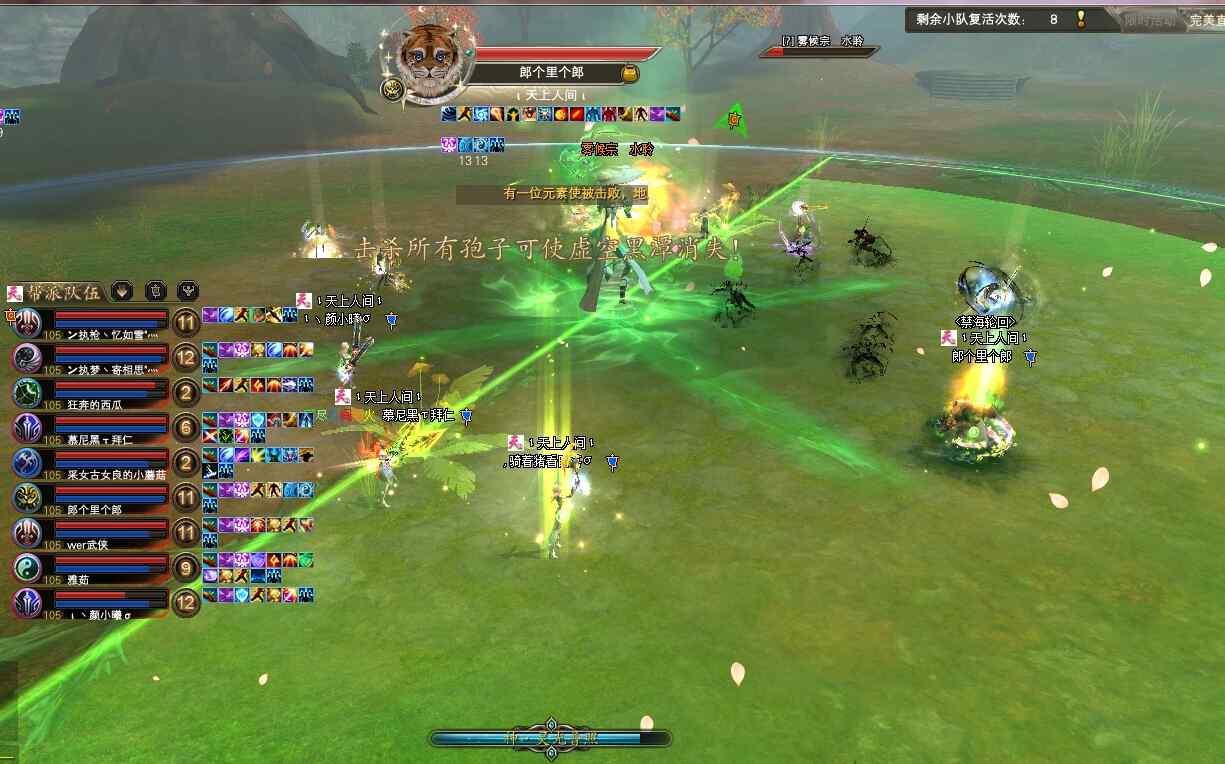Screen dimensions: 1225x764
Task: Click the last button in the 帮派队伍 header
Action: (x=188, y=291)
